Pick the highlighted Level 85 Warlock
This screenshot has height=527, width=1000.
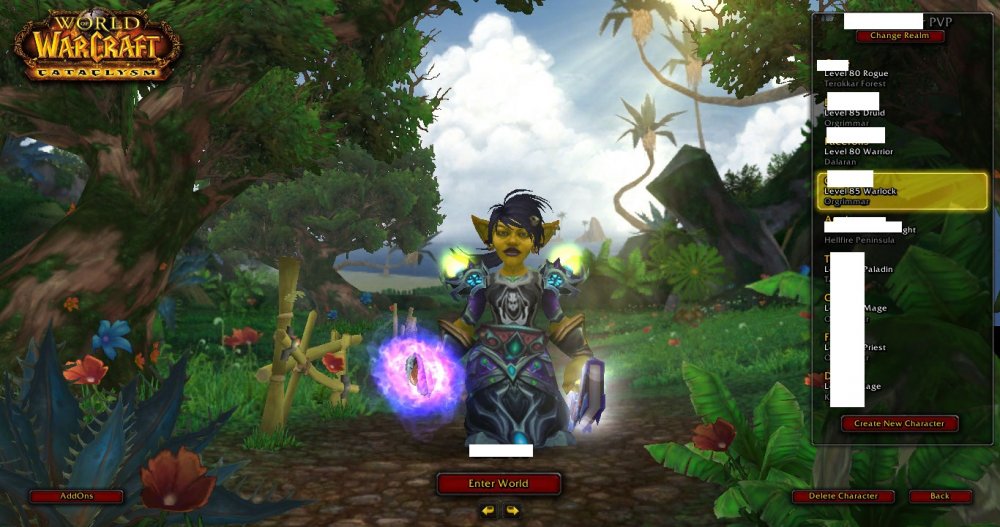tap(900, 190)
